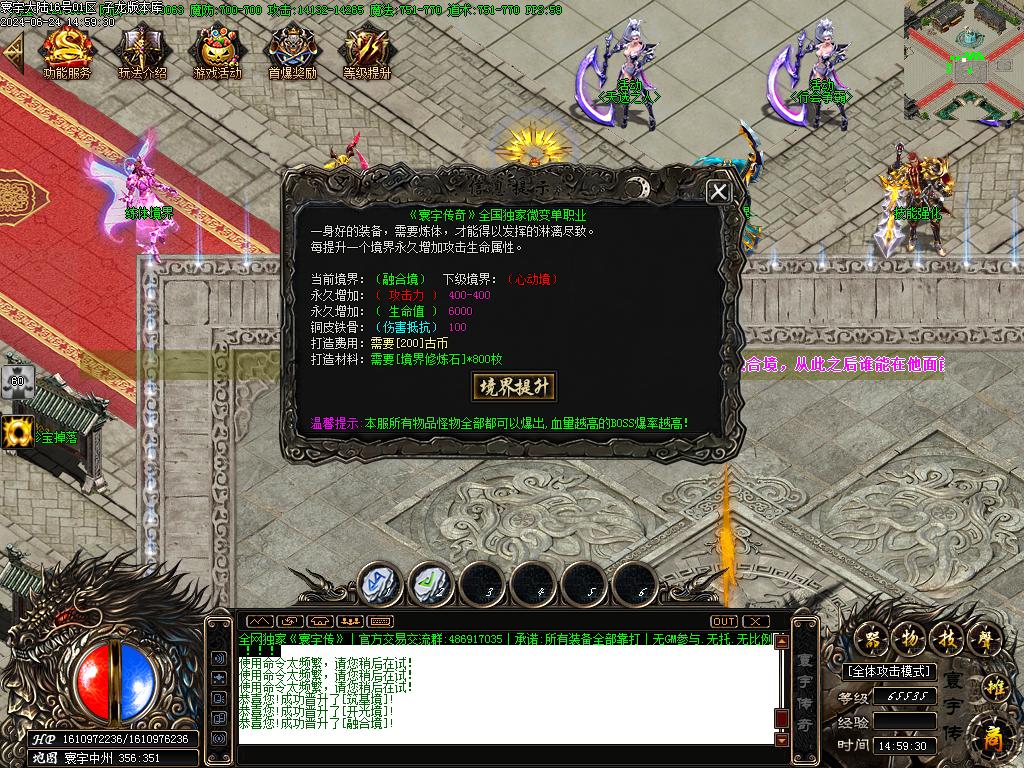Click the OUT button above the chat
This screenshot has width=1024, height=768.
coord(723,622)
